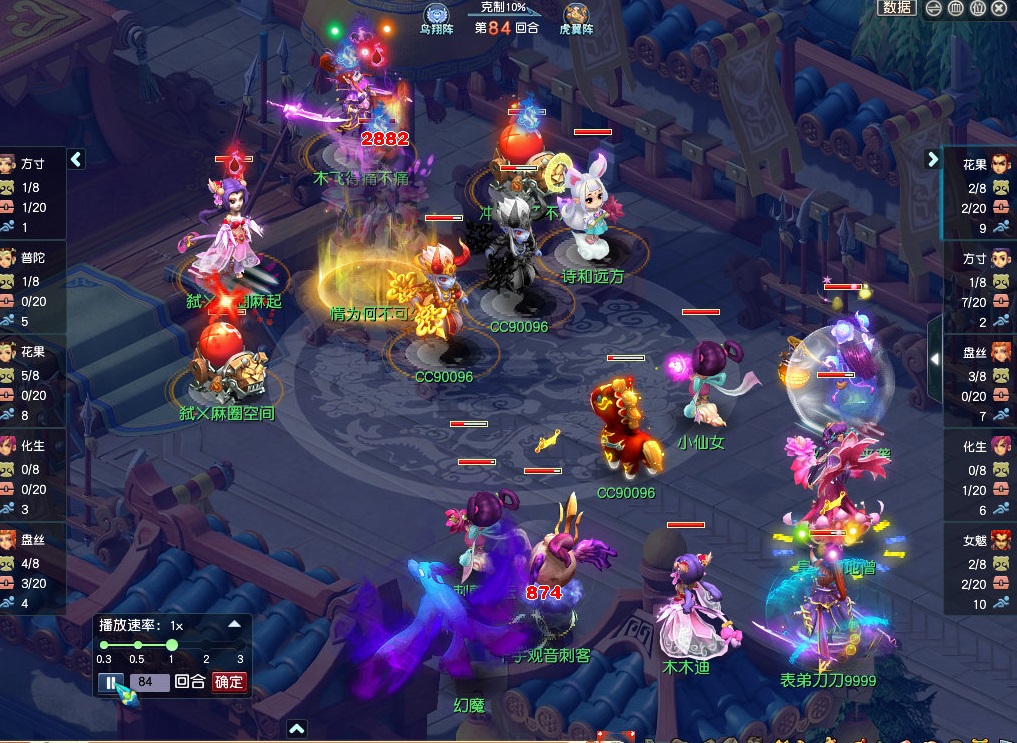Pause the battle replay
This screenshot has height=743, width=1017.
[x=110, y=683]
